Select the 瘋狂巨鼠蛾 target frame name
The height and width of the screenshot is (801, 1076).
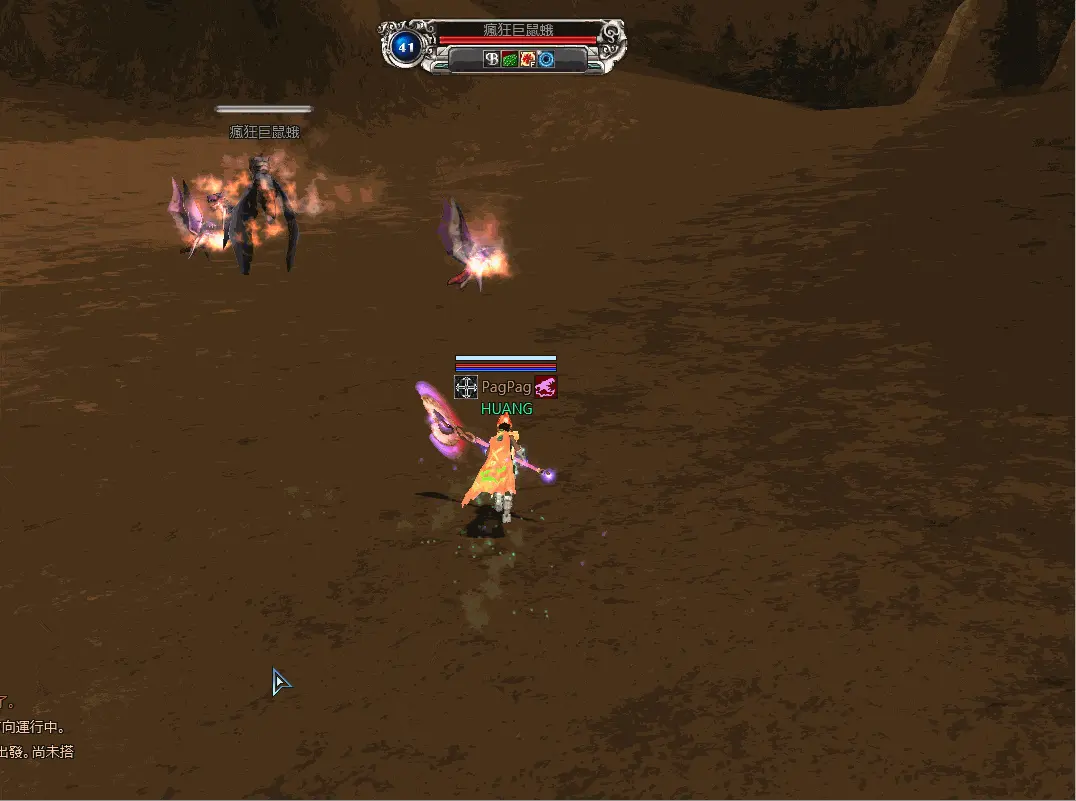[x=517, y=30]
